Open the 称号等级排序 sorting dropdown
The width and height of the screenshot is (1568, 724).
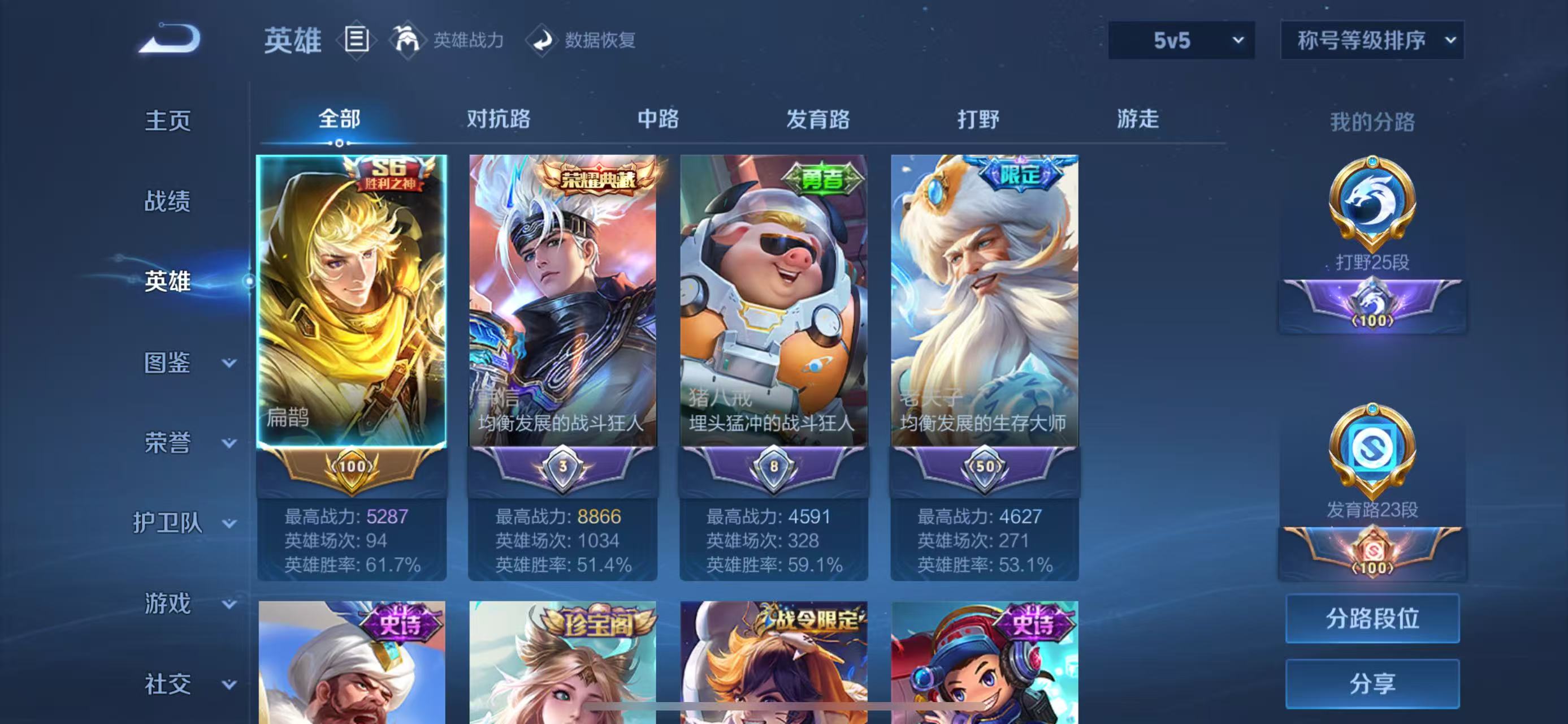pos(1371,40)
